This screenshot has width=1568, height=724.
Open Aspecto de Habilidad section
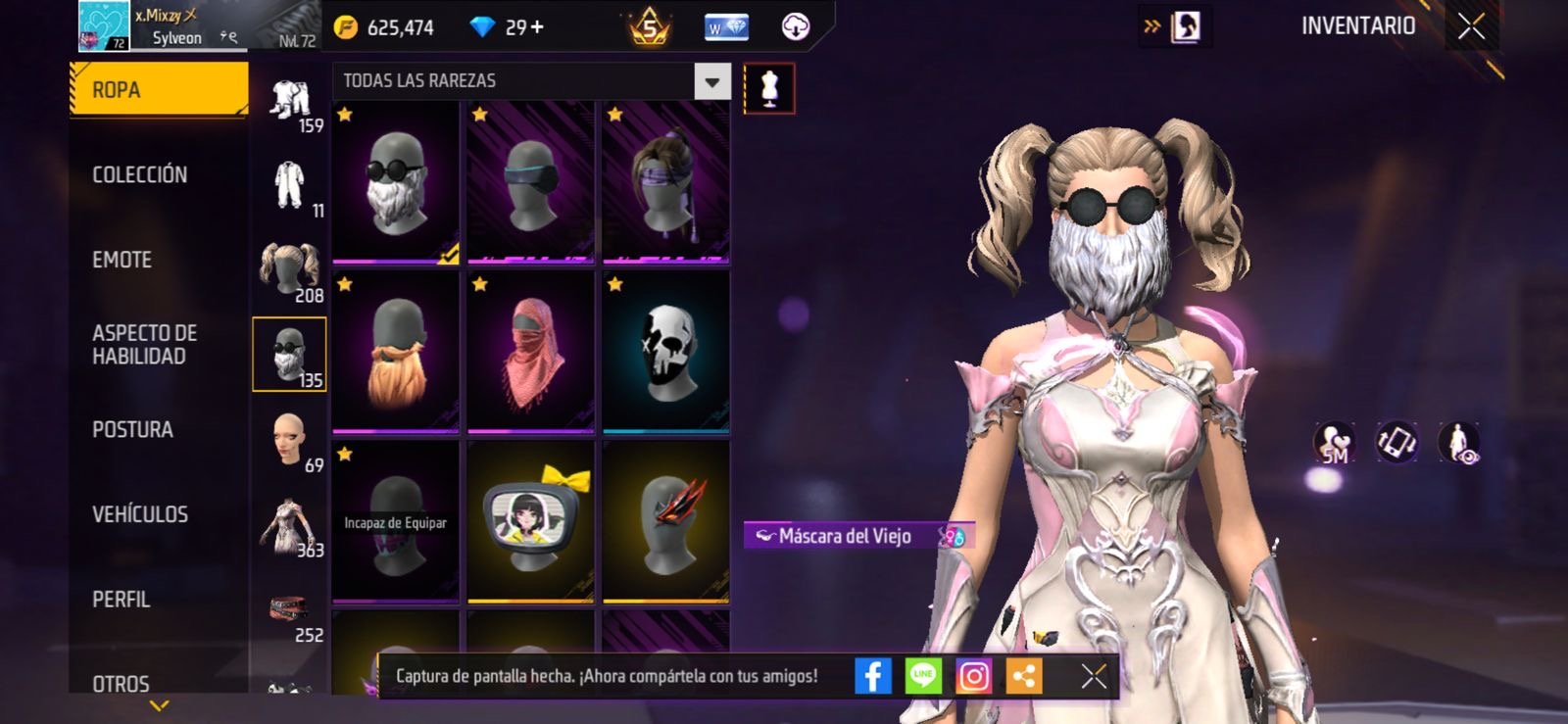(144, 345)
